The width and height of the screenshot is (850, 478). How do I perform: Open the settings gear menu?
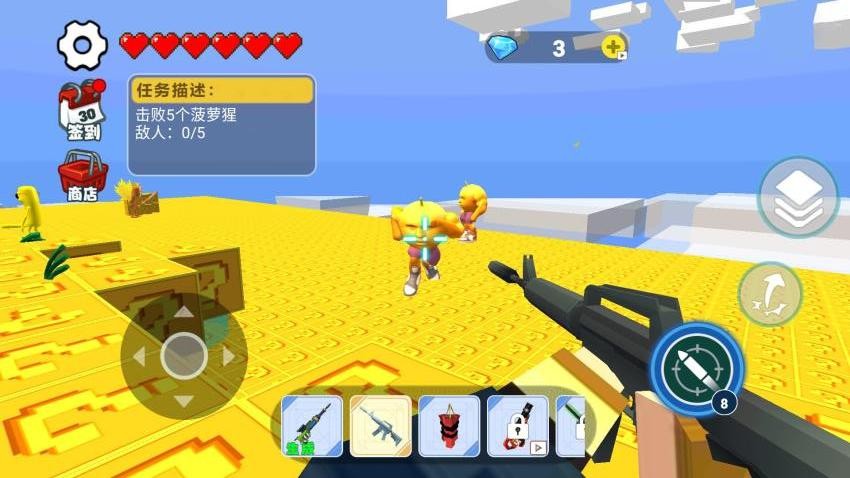click(82, 45)
